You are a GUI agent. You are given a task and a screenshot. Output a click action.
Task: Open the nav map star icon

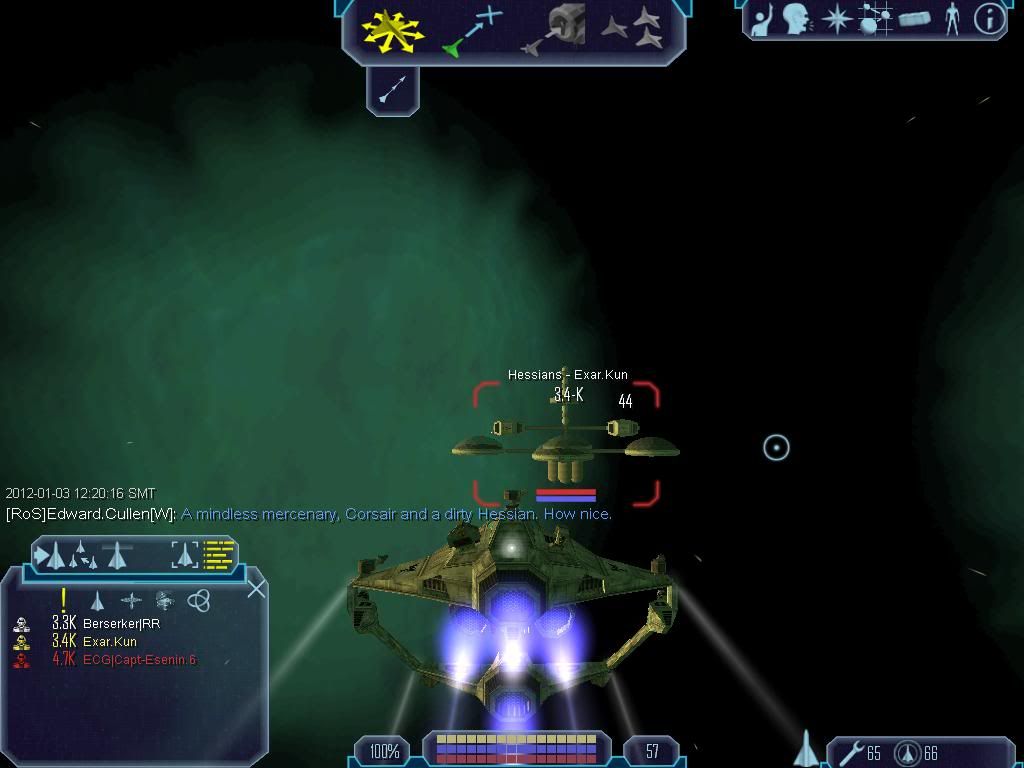coord(836,20)
